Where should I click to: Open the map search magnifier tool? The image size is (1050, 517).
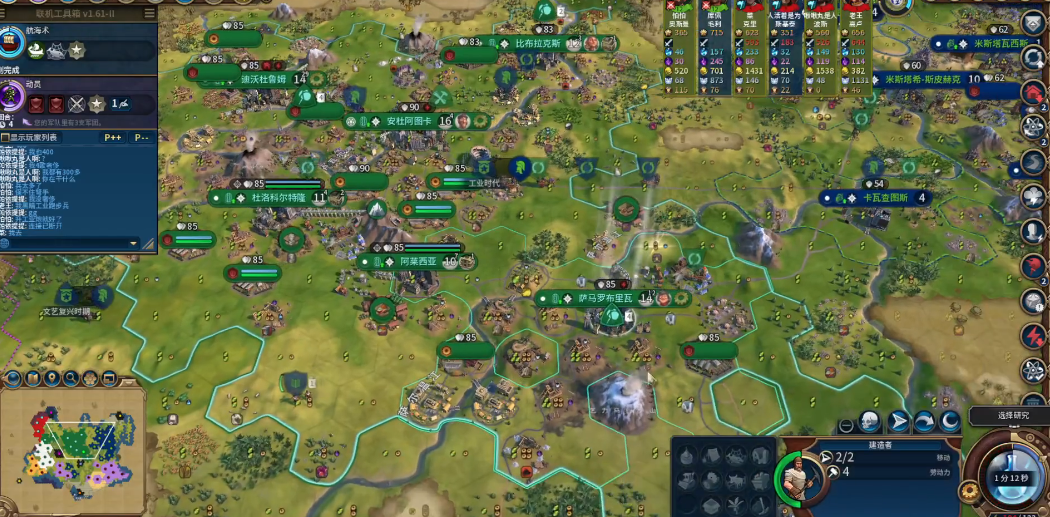(70, 378)
